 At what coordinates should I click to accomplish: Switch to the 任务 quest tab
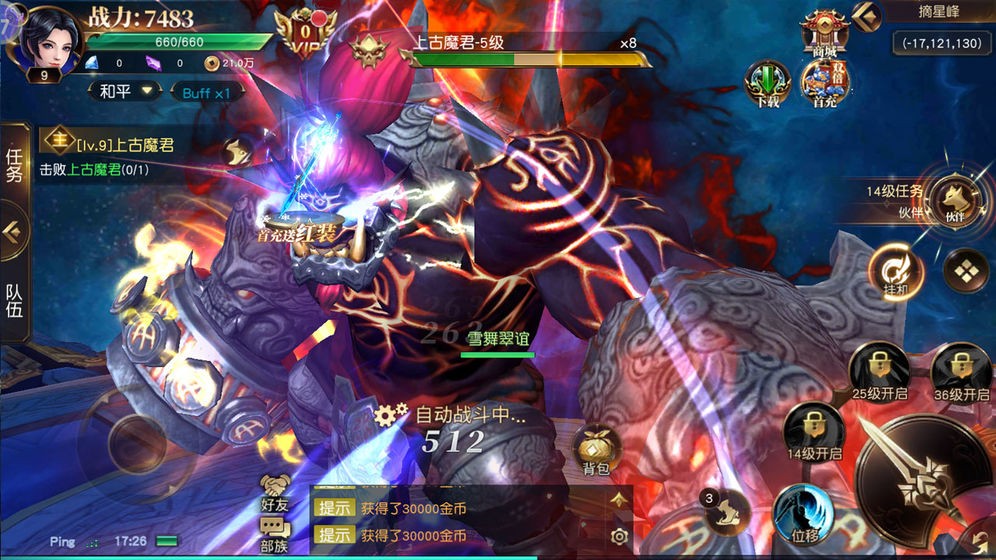[14, 166]
